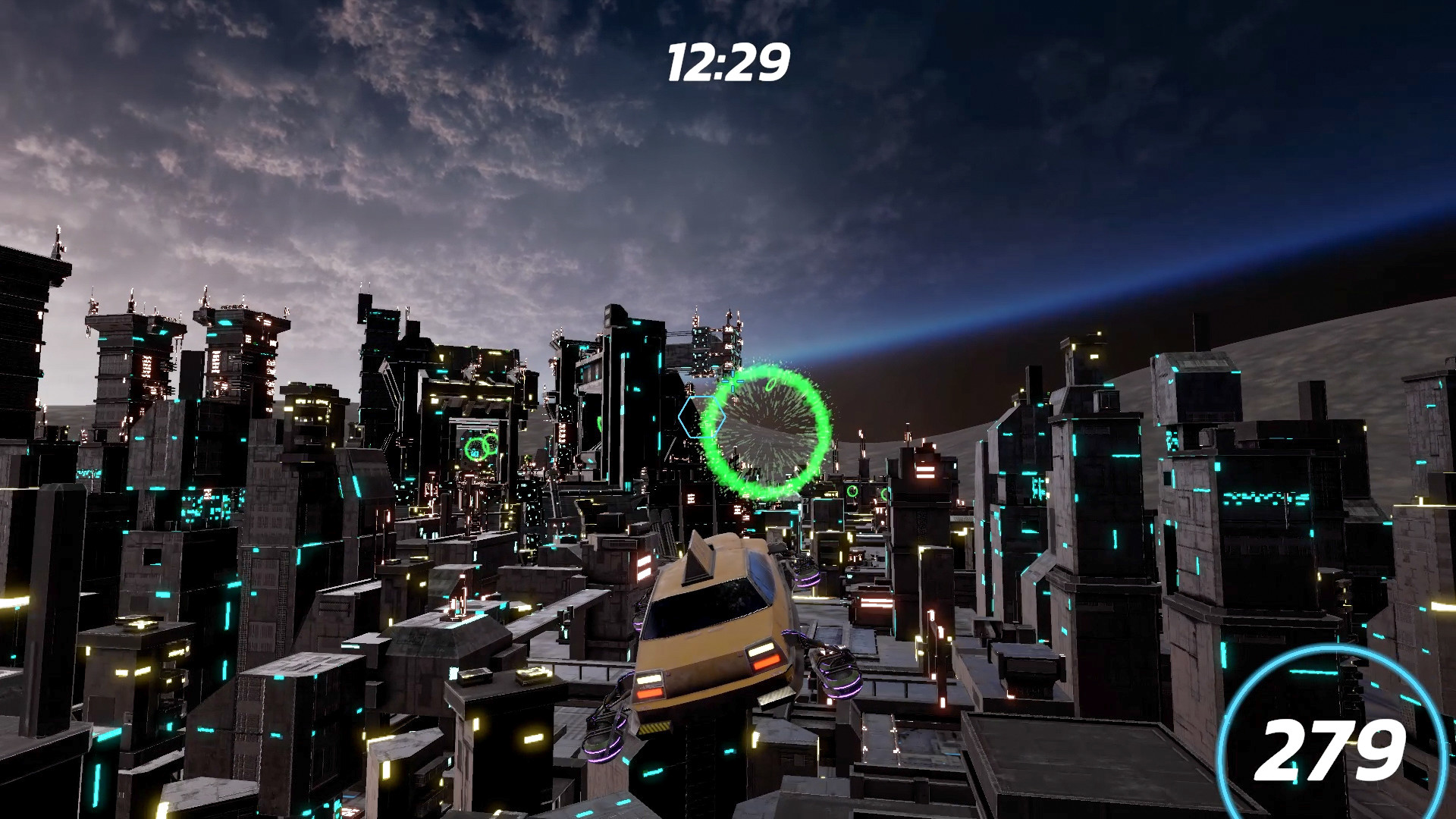
Task: Open the checkpoint details from the hexagon marker
Action: 701,417
